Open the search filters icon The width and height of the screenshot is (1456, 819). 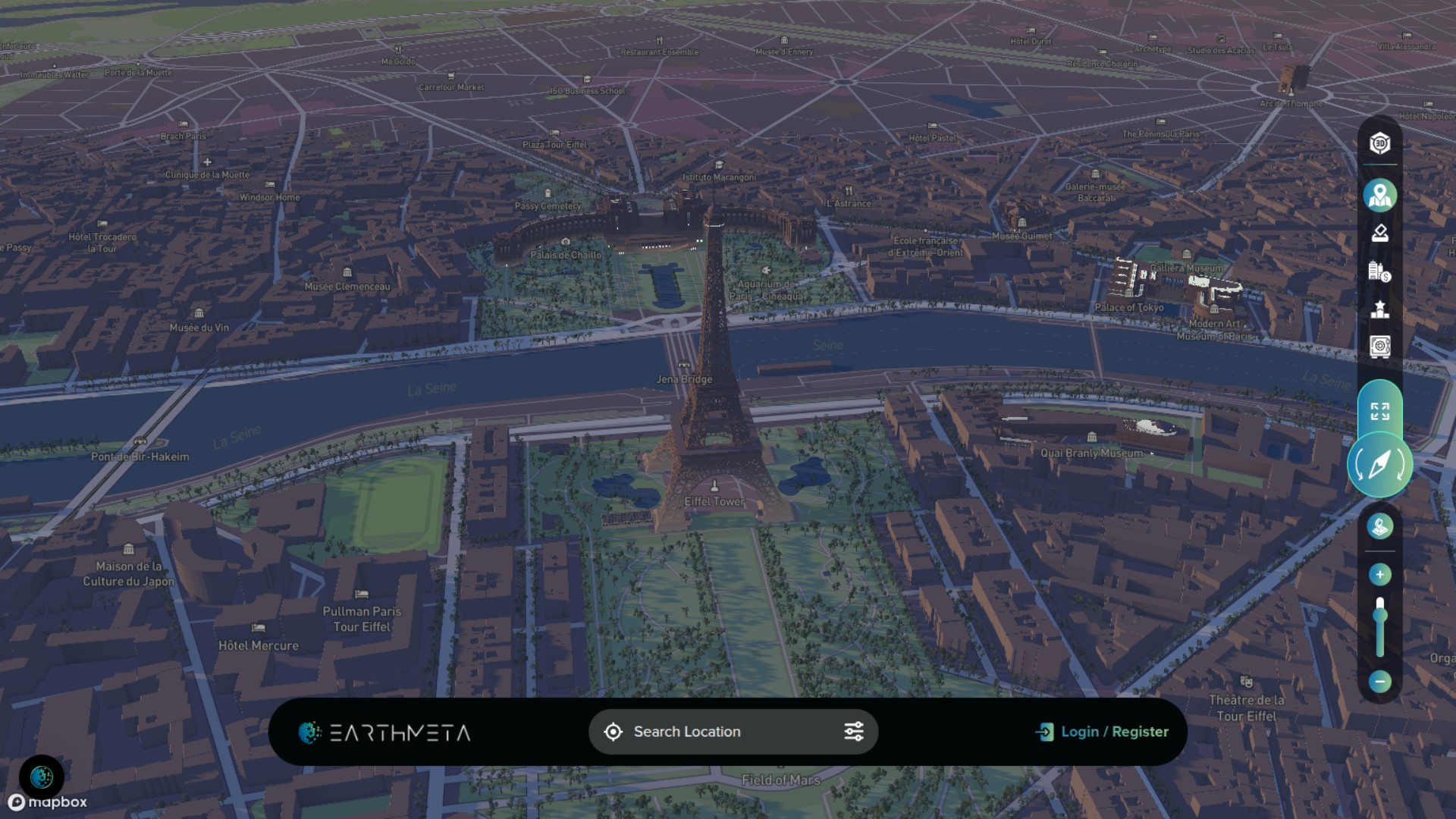tap(854, 731)
